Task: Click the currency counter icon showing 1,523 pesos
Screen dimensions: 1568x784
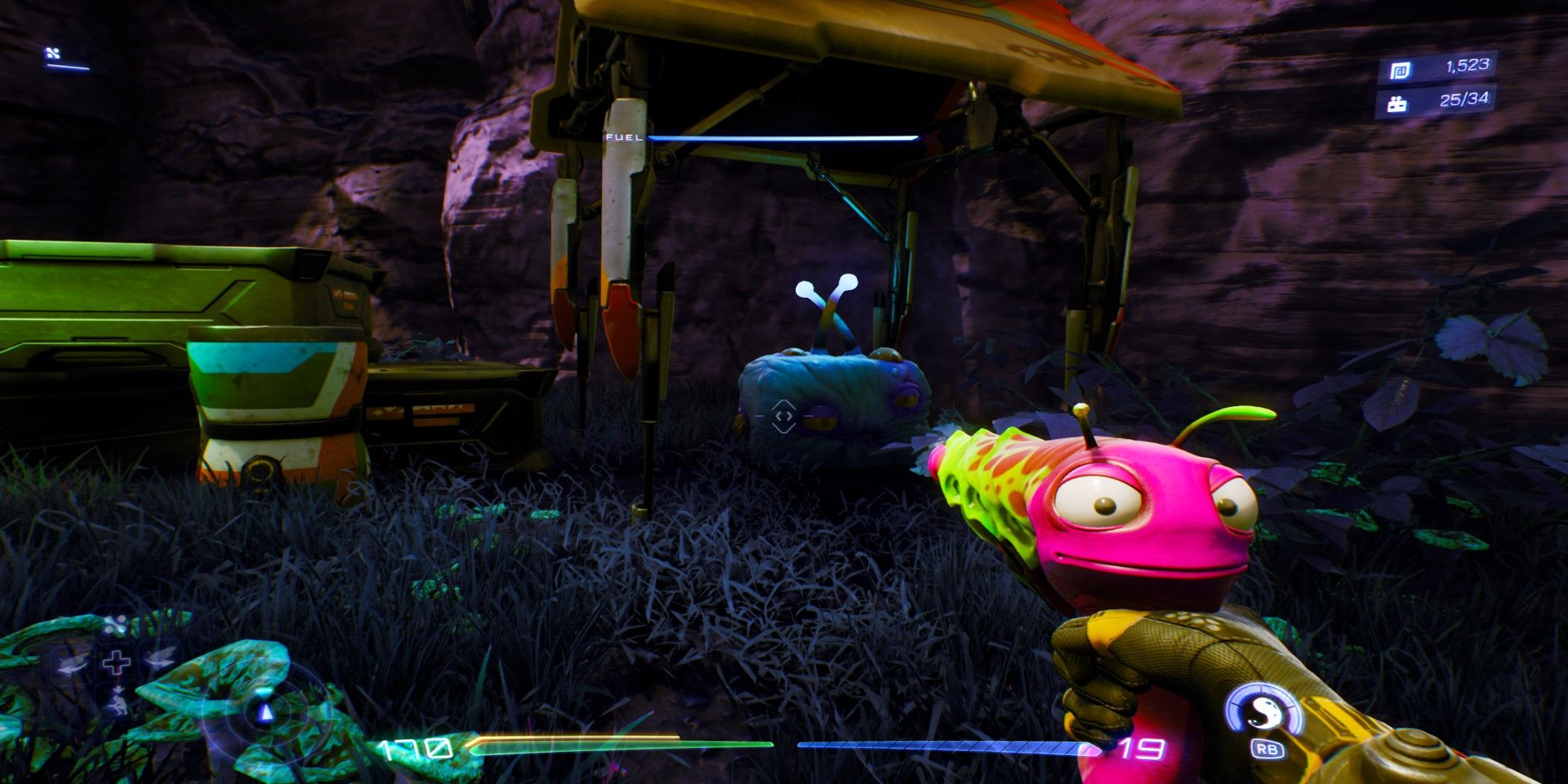Action: [x=1399, y=69]
